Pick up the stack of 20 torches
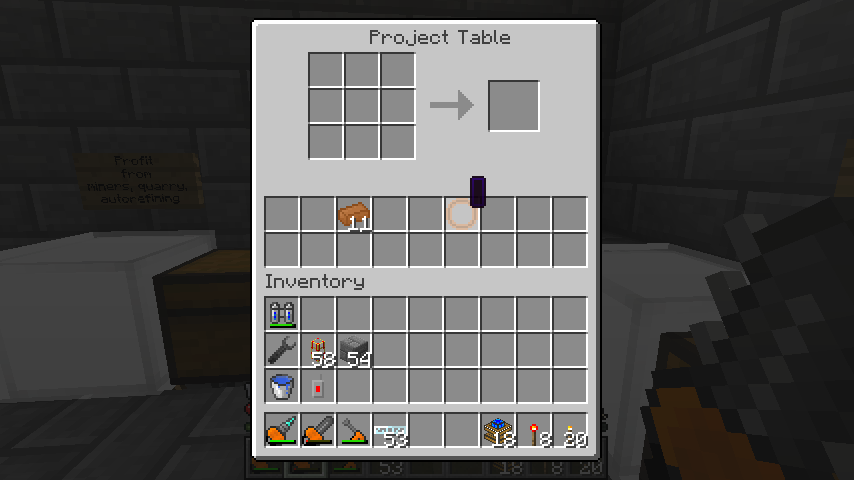Image resolution: width=854 pixels, height=480 pixels. [x=570, y=431]
